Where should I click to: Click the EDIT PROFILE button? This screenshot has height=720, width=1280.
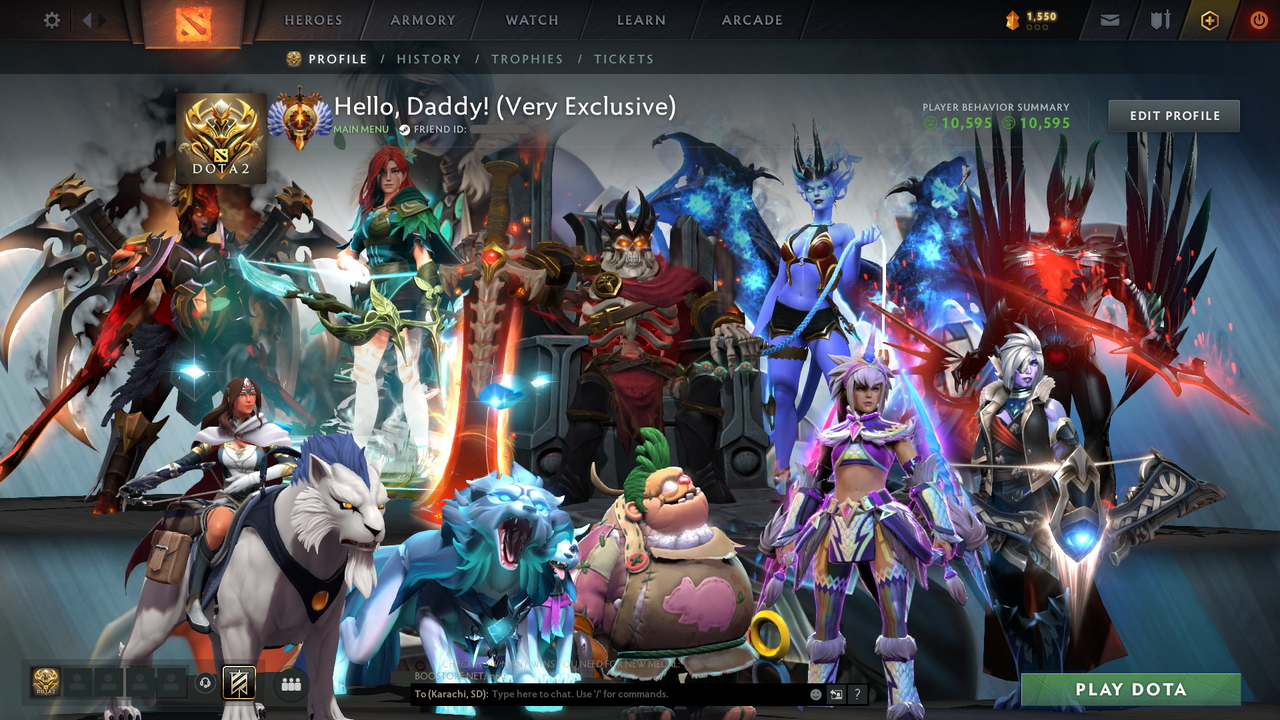click(x=1173, y=115)
